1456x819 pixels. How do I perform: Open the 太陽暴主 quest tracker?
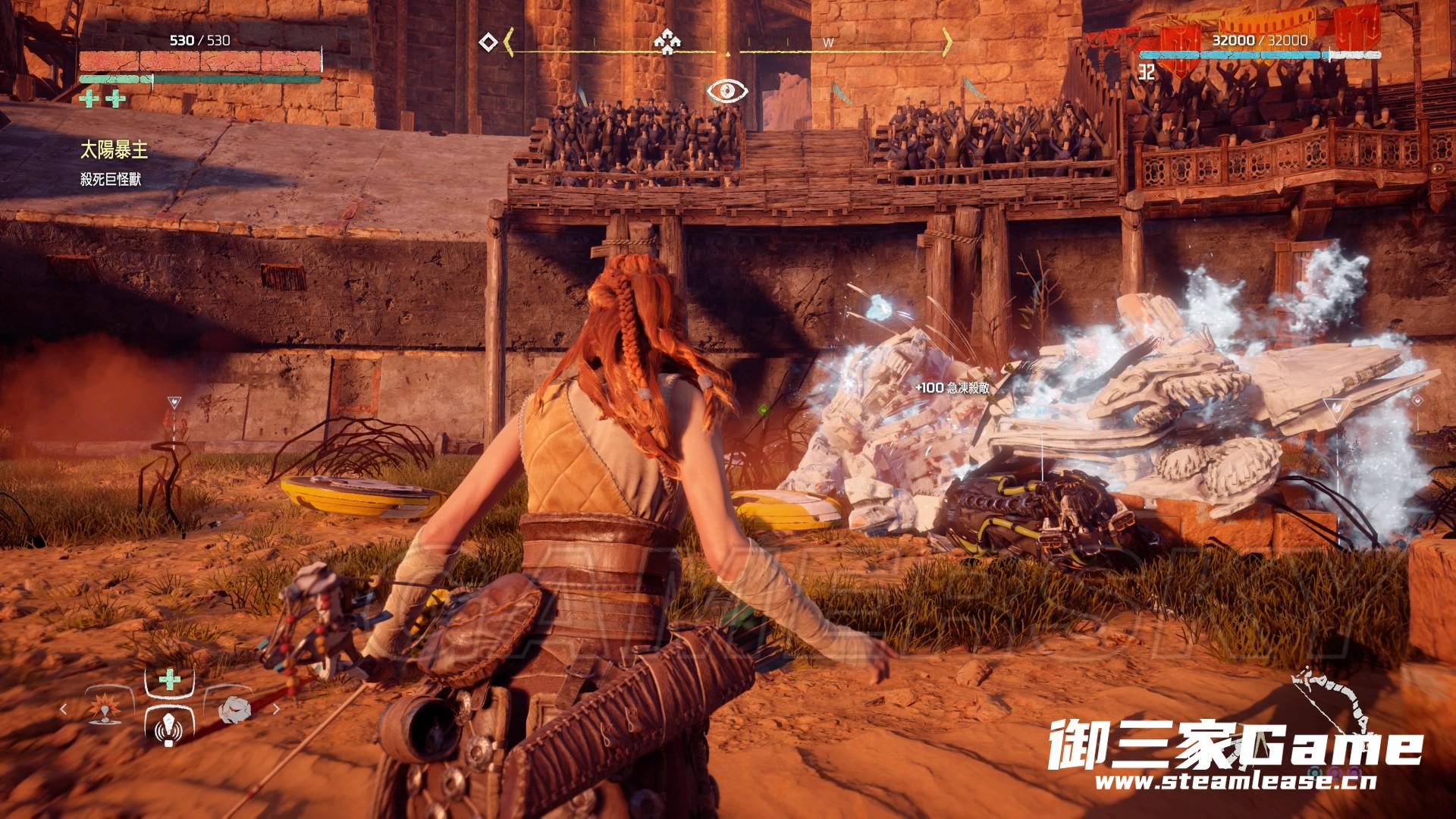[x=114, y=151]
